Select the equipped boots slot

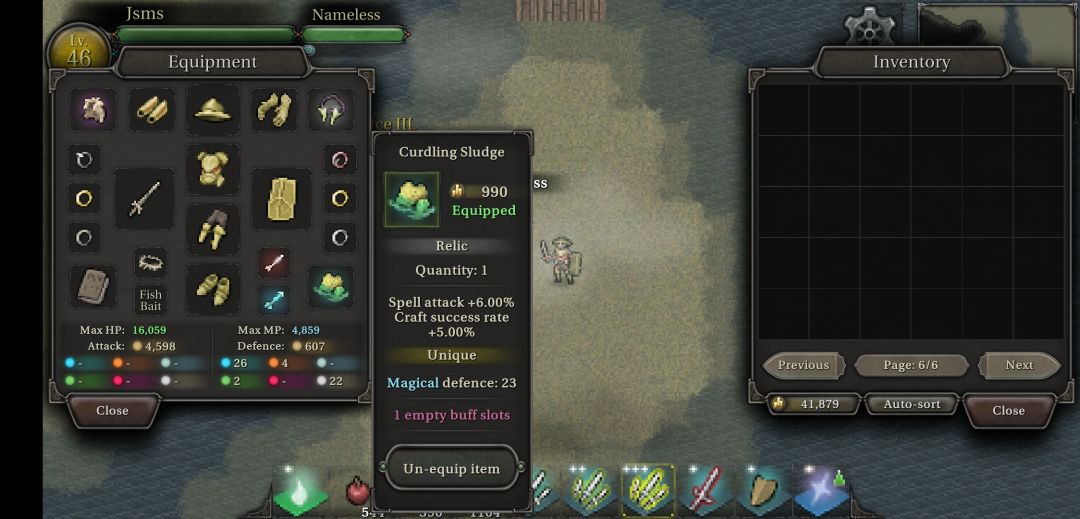click(213, 288)
